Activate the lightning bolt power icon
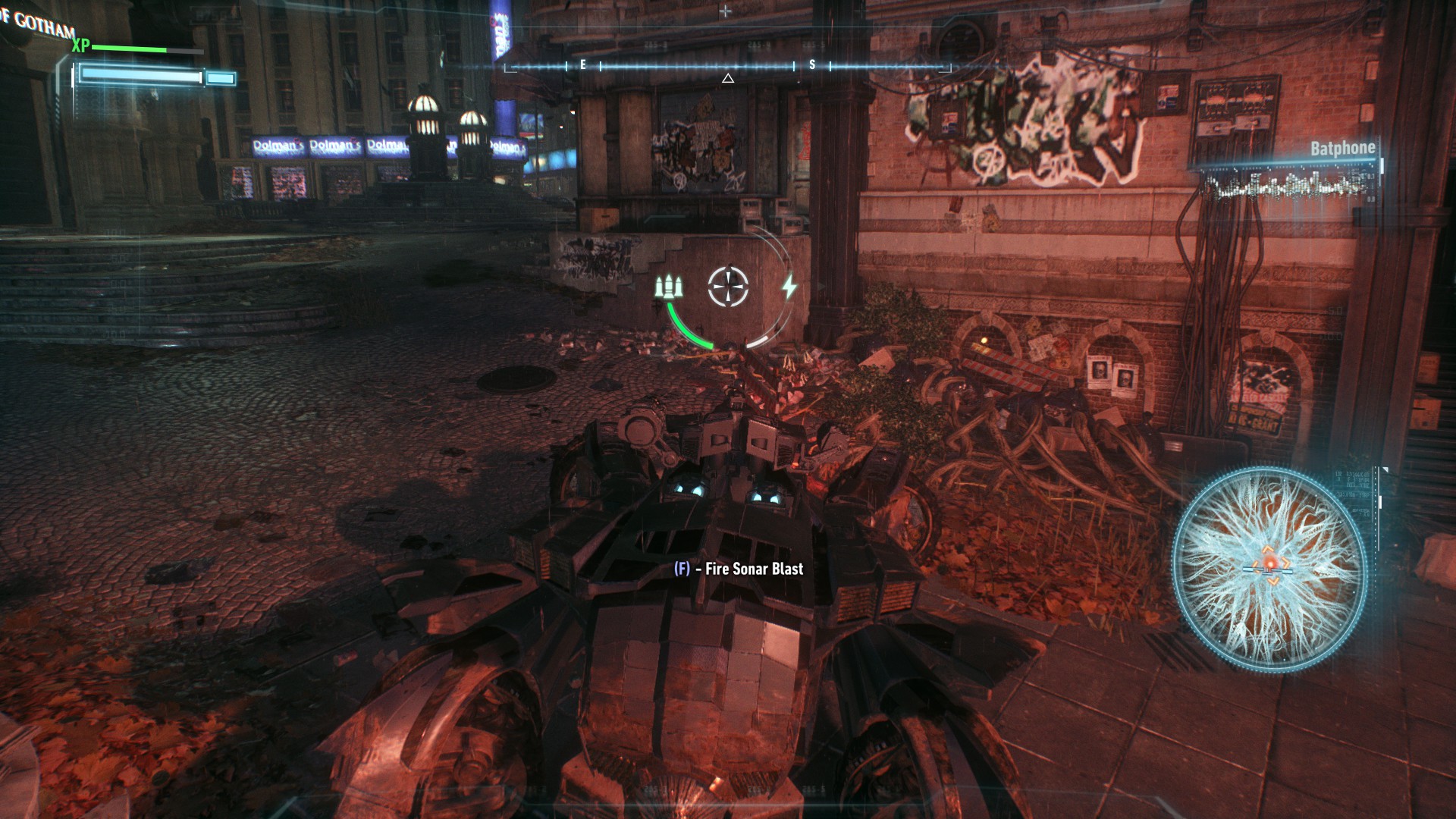The image size is (1456, 819). click(789, 287)
